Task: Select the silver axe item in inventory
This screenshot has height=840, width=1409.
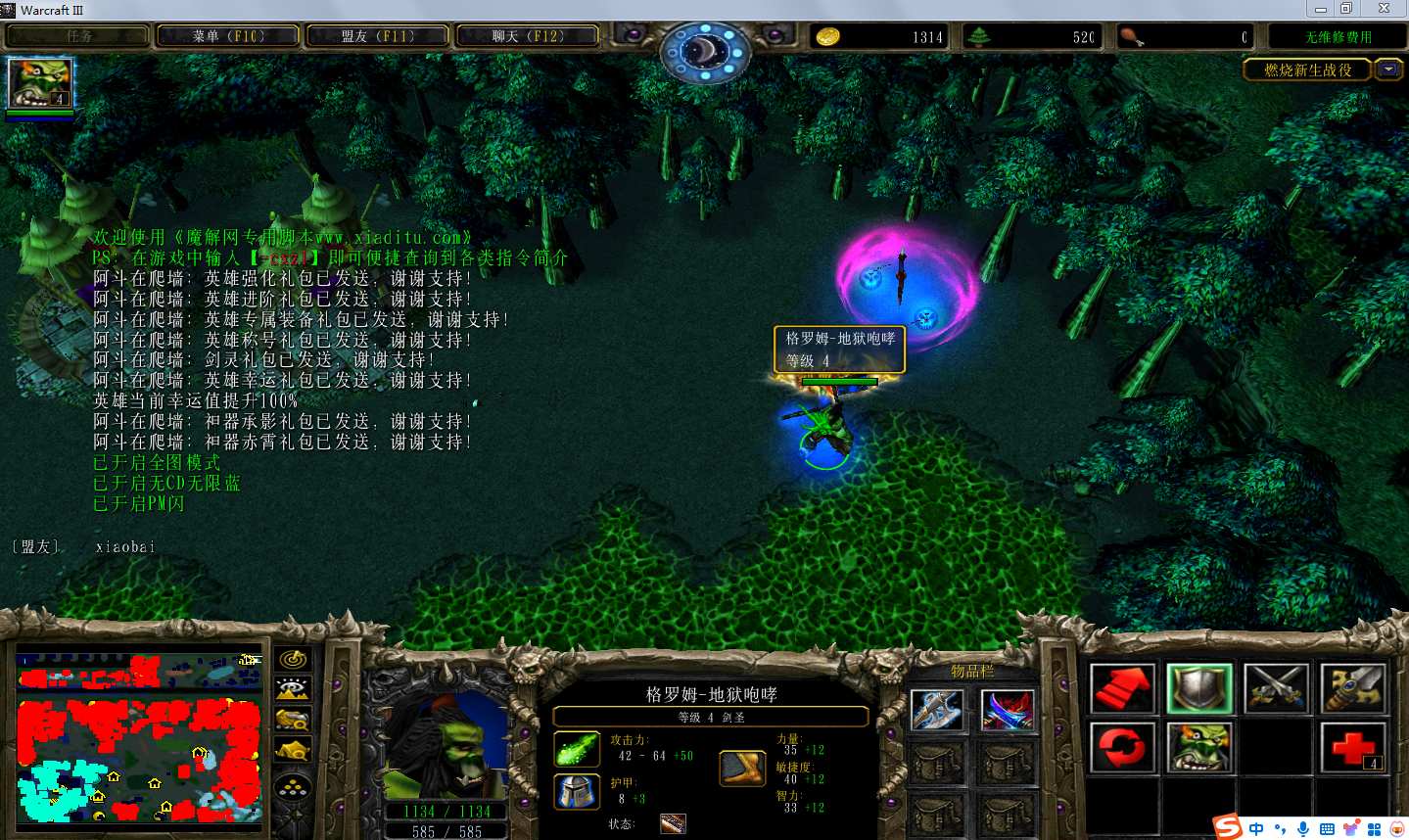Action: pyautogui.click(x=936, y=710)
